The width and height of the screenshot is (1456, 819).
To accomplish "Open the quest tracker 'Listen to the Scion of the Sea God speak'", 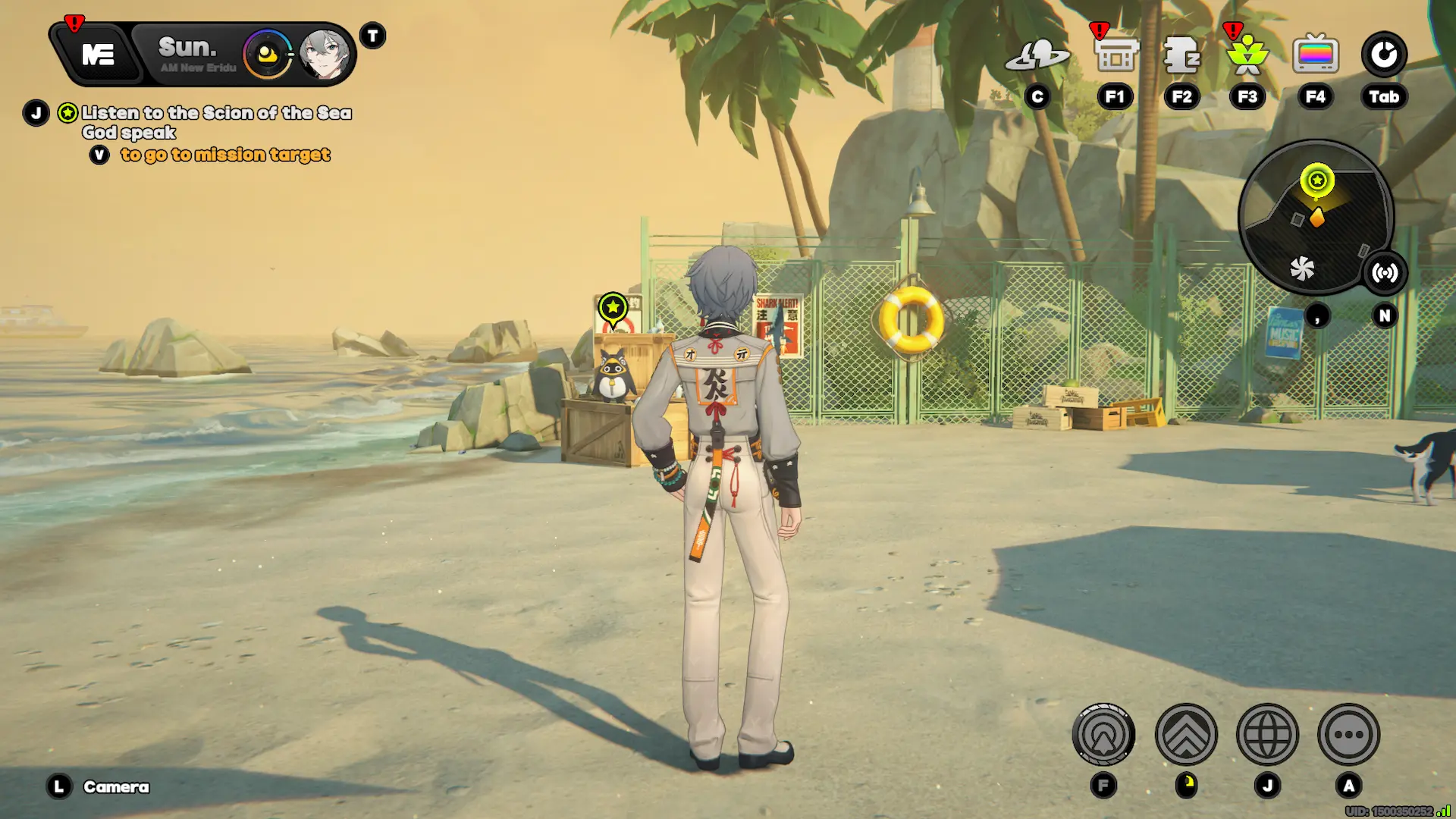I will [216, 122].
